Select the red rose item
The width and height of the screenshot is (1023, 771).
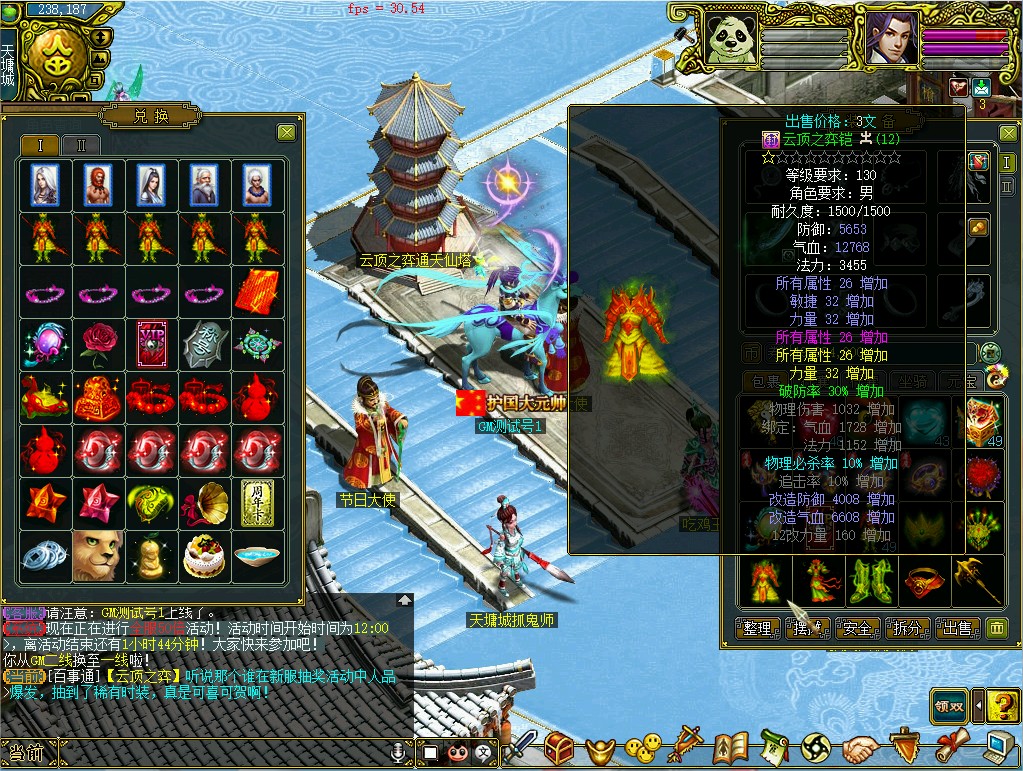pyautogui.click(x=98, y=341)
